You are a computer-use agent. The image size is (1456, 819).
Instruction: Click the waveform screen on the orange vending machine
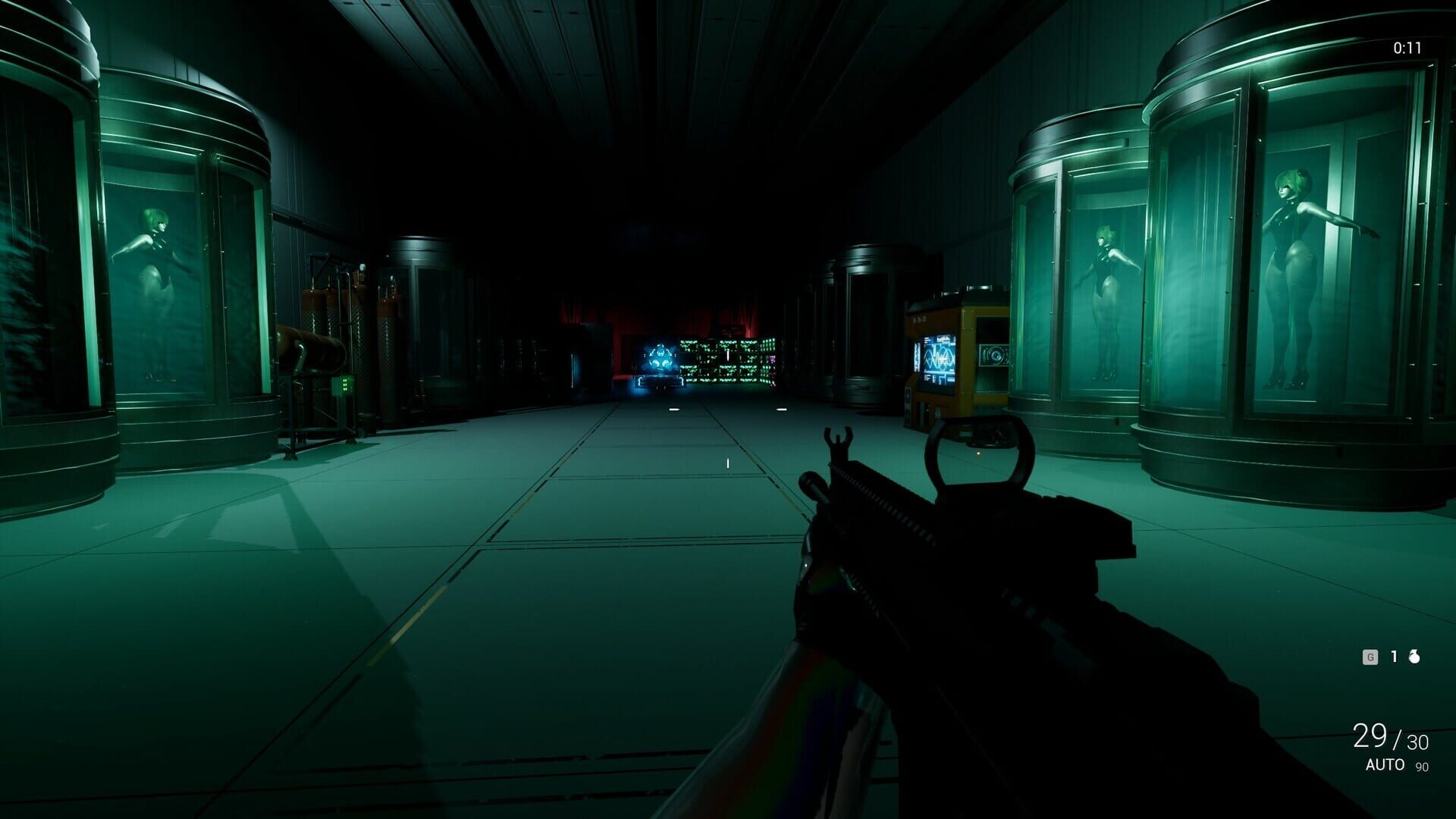click(x=938, y=358)
